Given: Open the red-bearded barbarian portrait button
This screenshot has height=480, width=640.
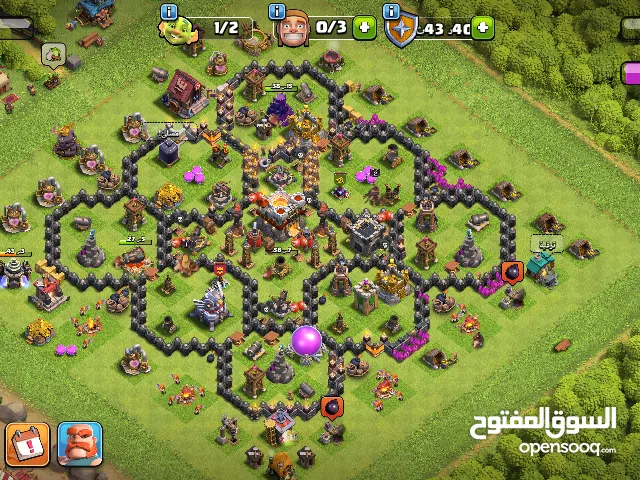Looking at the screenshot, I should [x=80, y=444].
